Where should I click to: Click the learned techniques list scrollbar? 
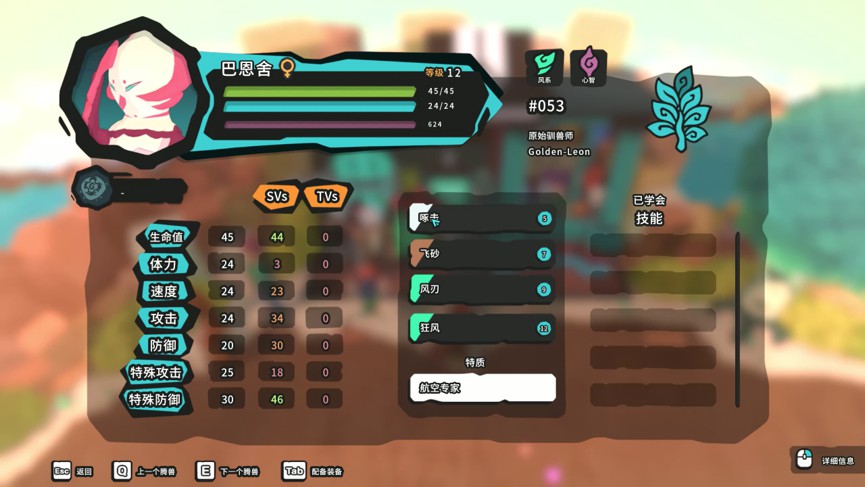coord(738,320)
